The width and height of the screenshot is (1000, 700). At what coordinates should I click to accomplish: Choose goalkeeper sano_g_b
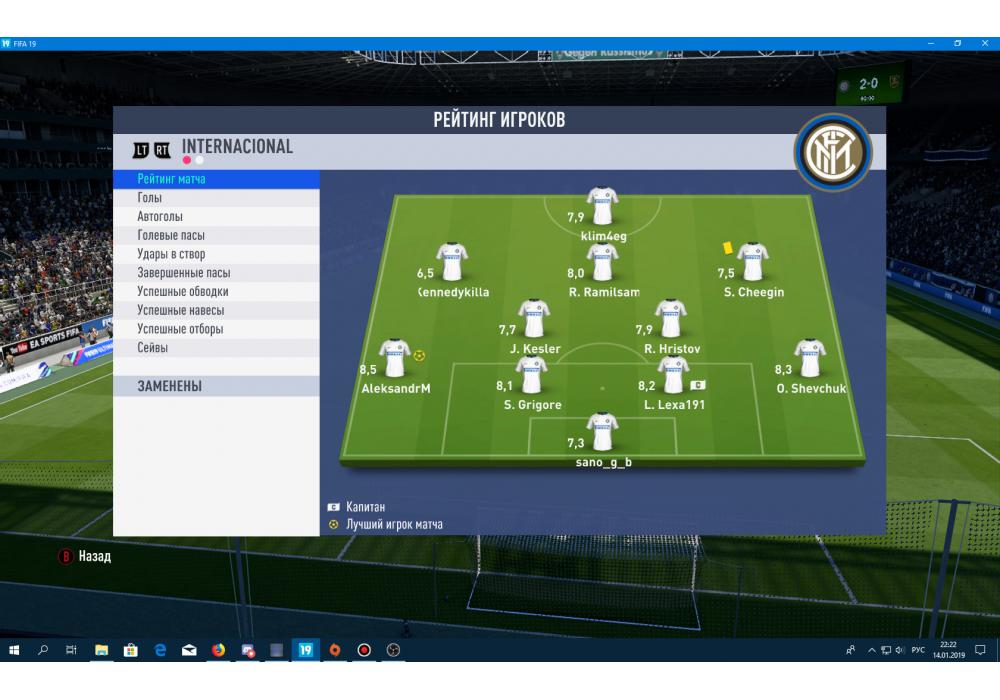[602, 433]
